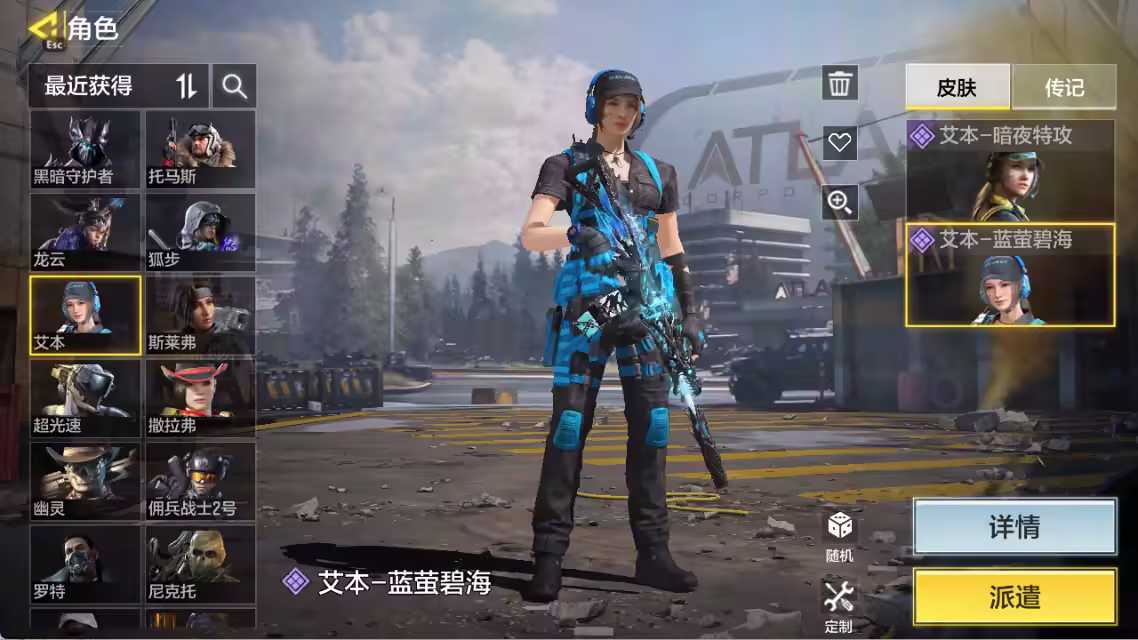Select the 龙云 character tile
The width and height of the screenshot is (1138, 640).
pos(85,232)
